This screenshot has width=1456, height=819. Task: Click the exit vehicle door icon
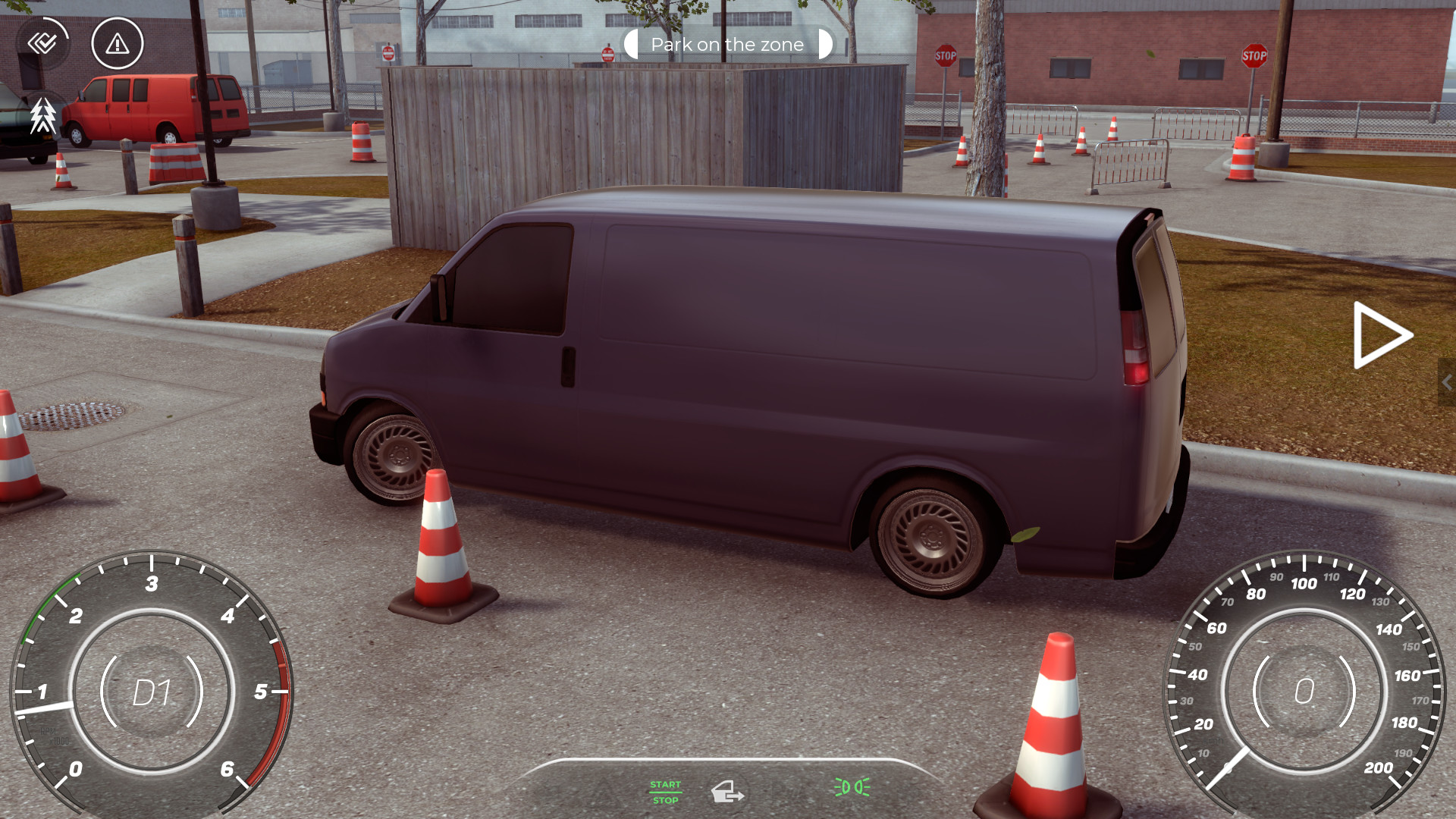[726, 792]
